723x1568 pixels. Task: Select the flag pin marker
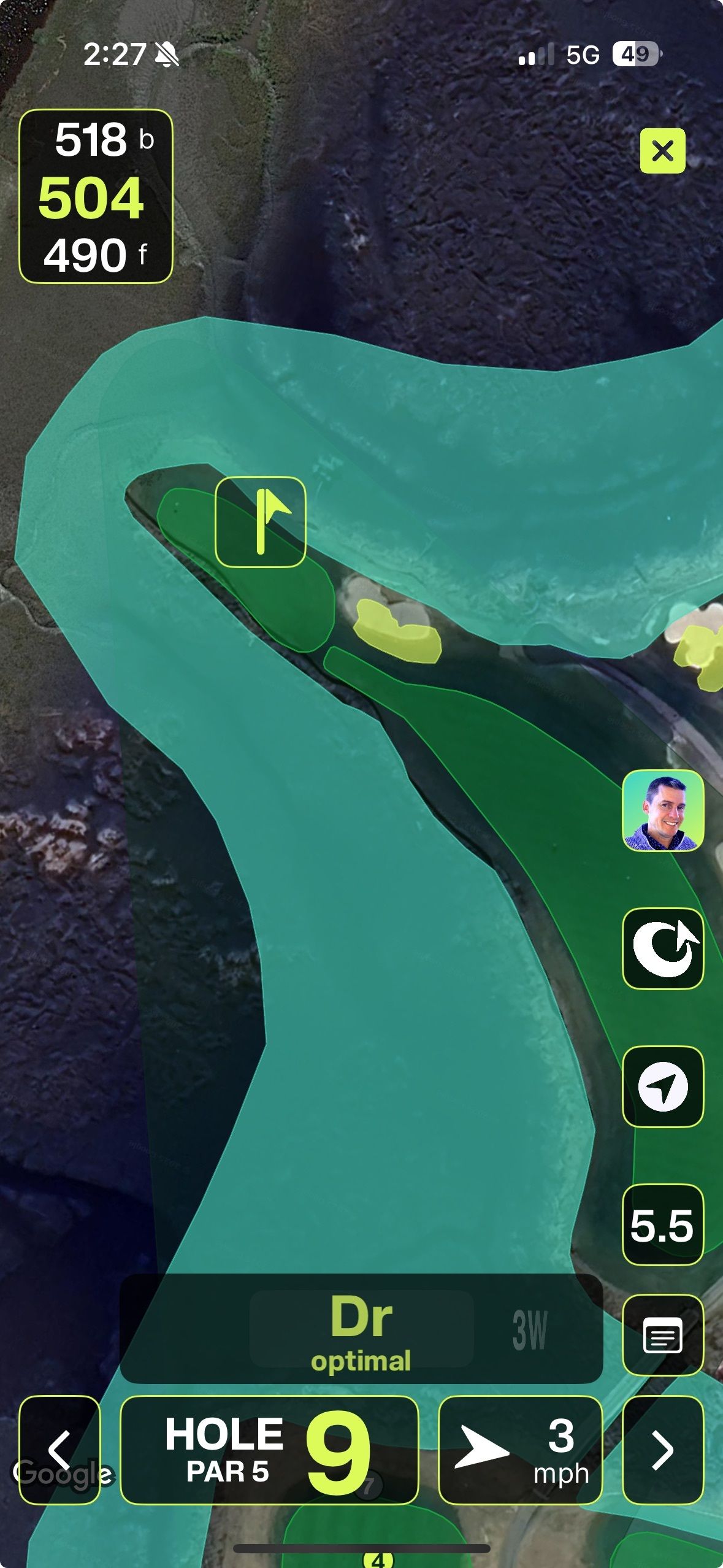[x=261, y=522]
